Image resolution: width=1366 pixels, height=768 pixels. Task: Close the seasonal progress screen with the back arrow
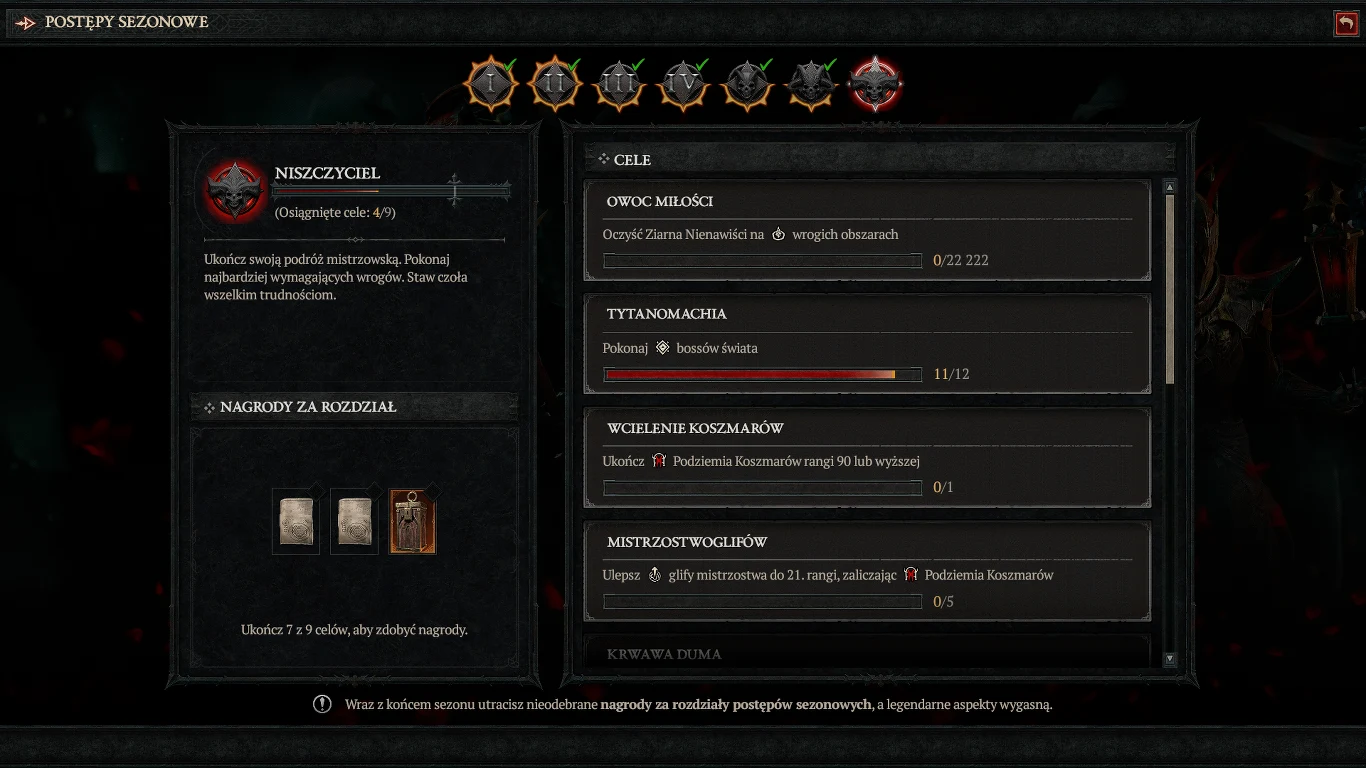[1346, 23]
